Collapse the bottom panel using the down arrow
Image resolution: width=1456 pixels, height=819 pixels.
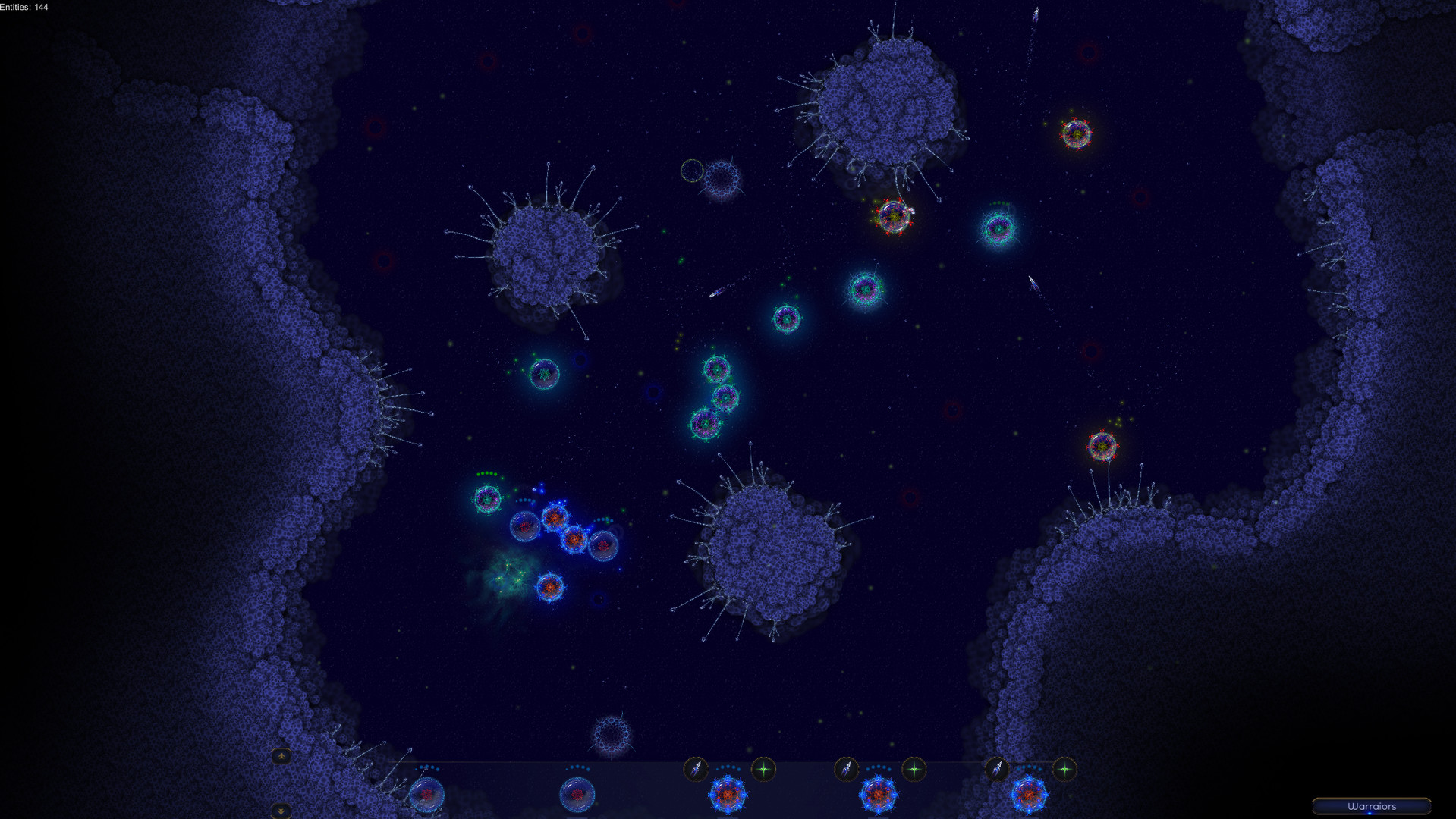tap(281, 810)
